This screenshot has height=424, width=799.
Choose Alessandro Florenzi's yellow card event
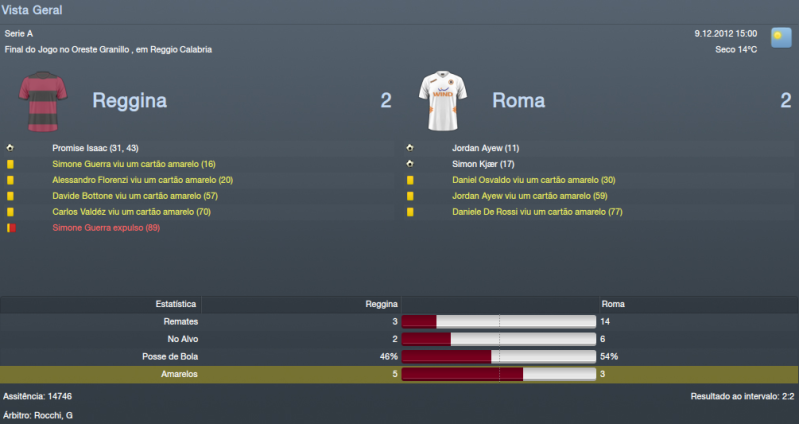[x=142, y=180]
